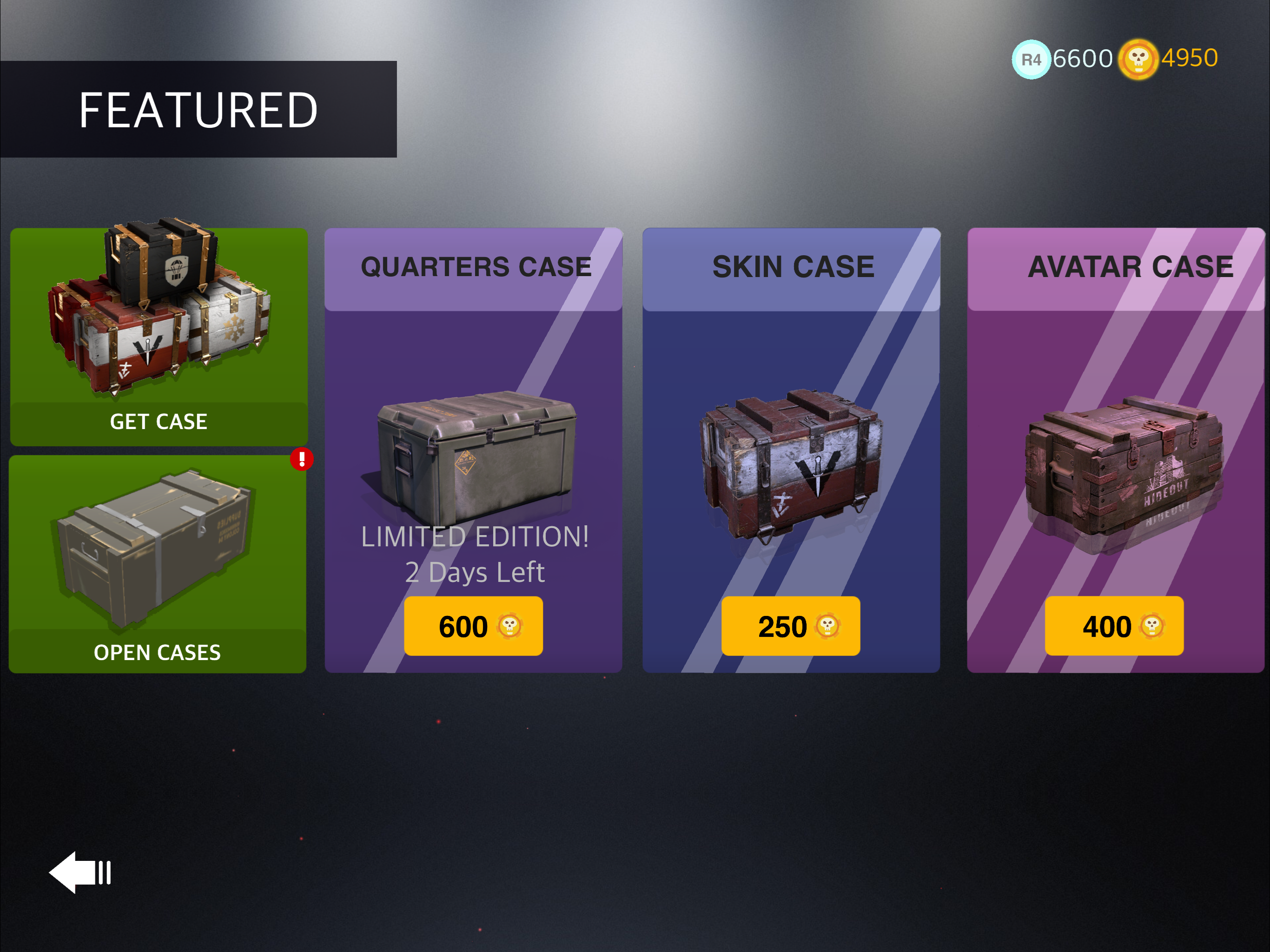Go back with the white arrow

(80, 872)
